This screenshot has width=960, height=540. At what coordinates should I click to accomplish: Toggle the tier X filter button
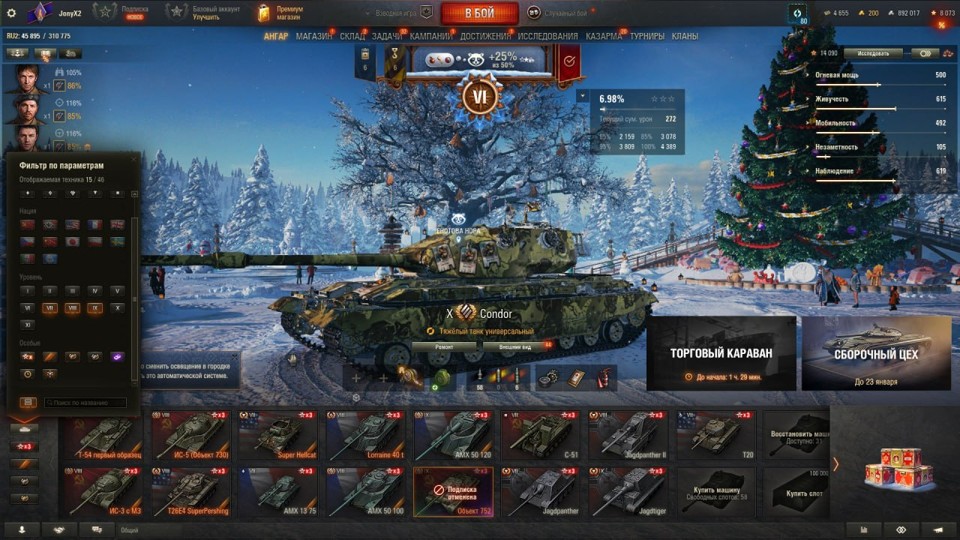(x=118, y=309)
